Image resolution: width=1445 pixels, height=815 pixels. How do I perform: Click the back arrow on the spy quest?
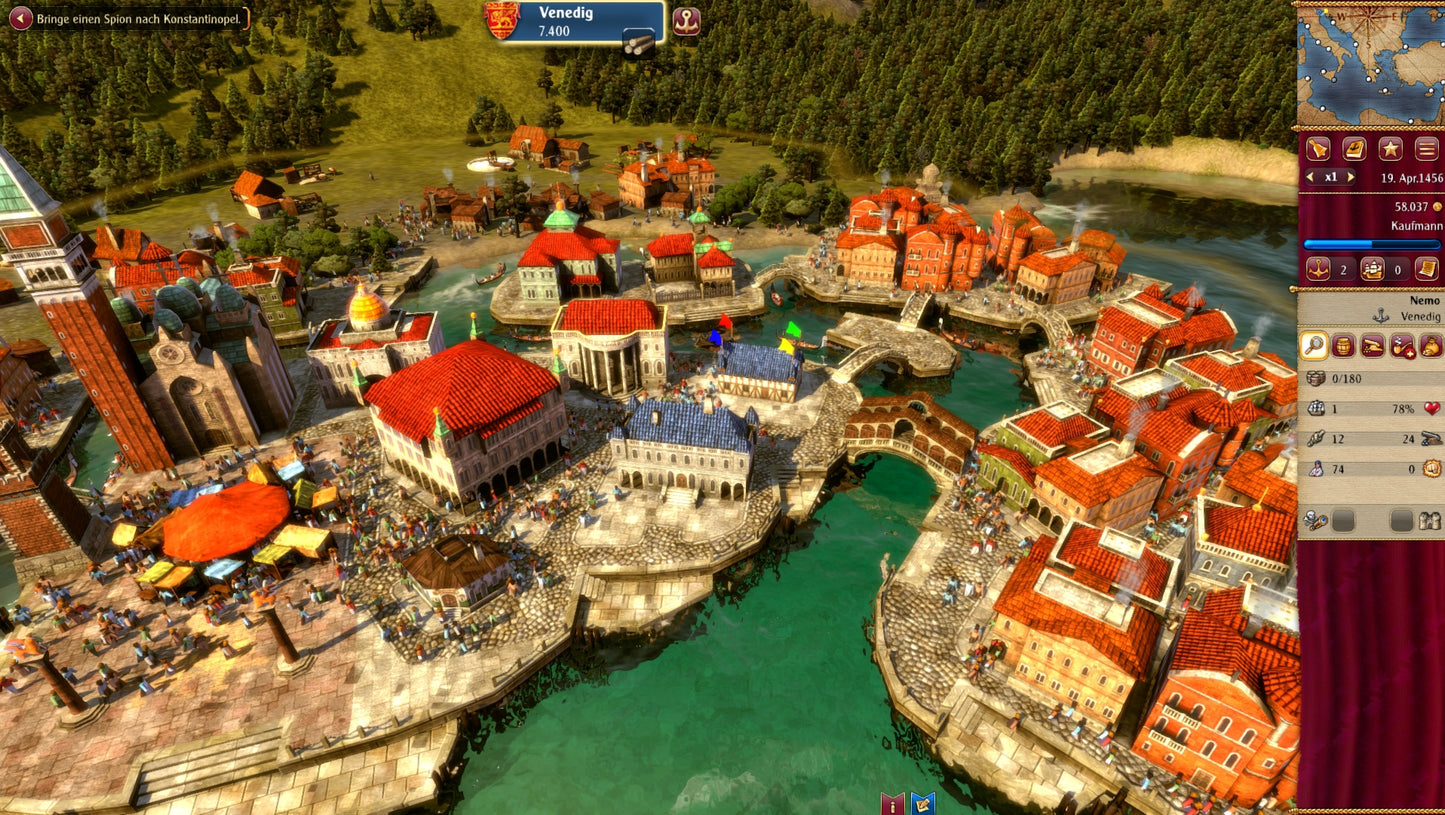click(x=20, y=18)
